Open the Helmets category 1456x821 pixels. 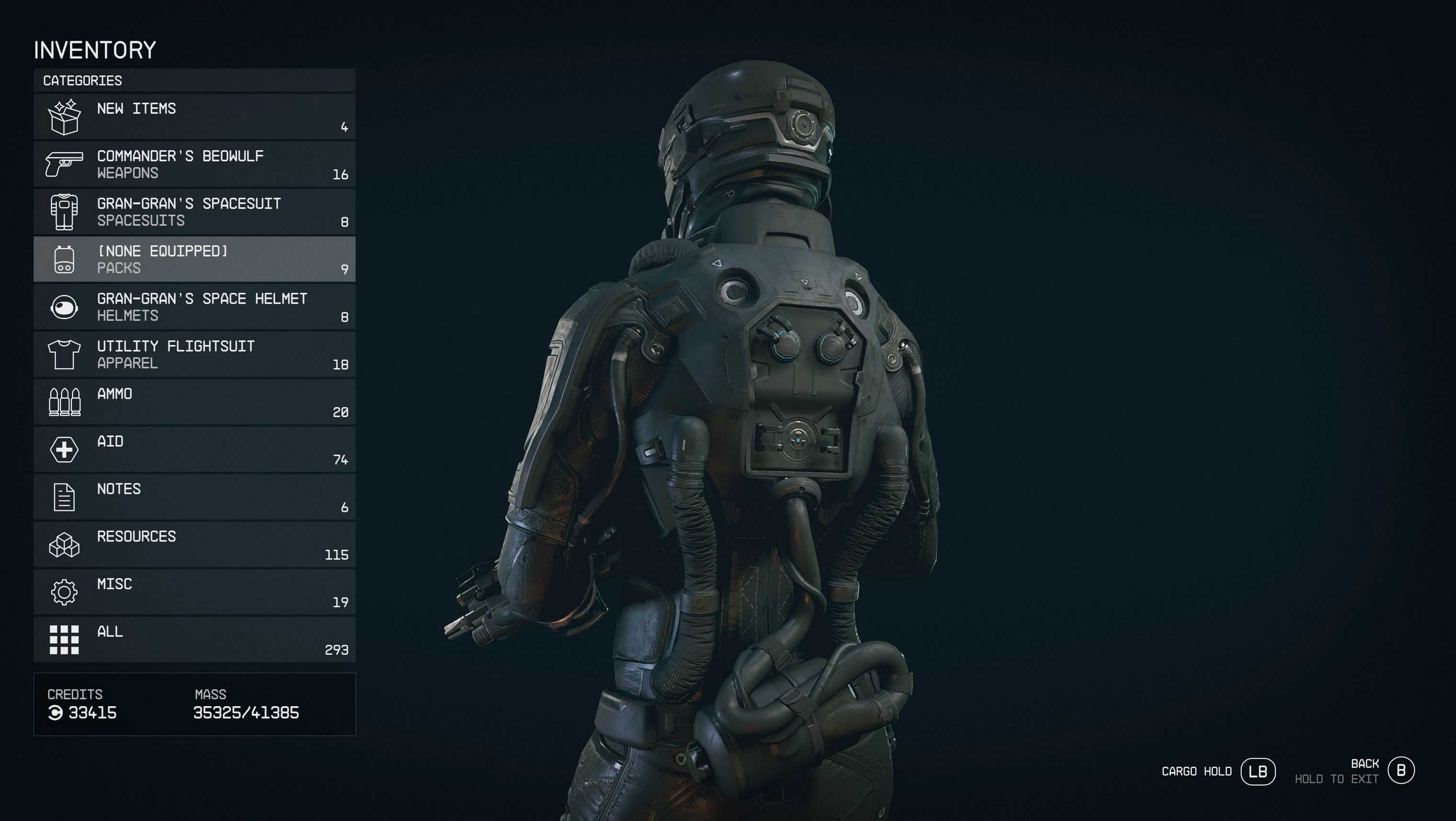tap(194, 307)
